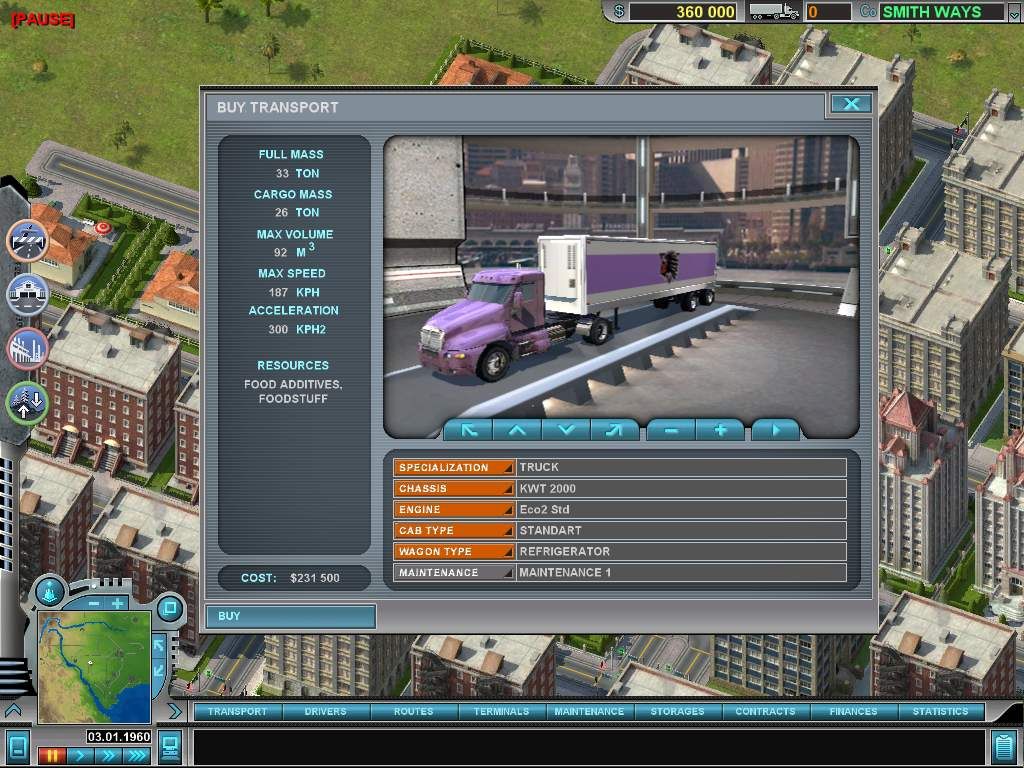Close the Buy Transport window
The image size is (1024, 768).
(x=851, y=104)
